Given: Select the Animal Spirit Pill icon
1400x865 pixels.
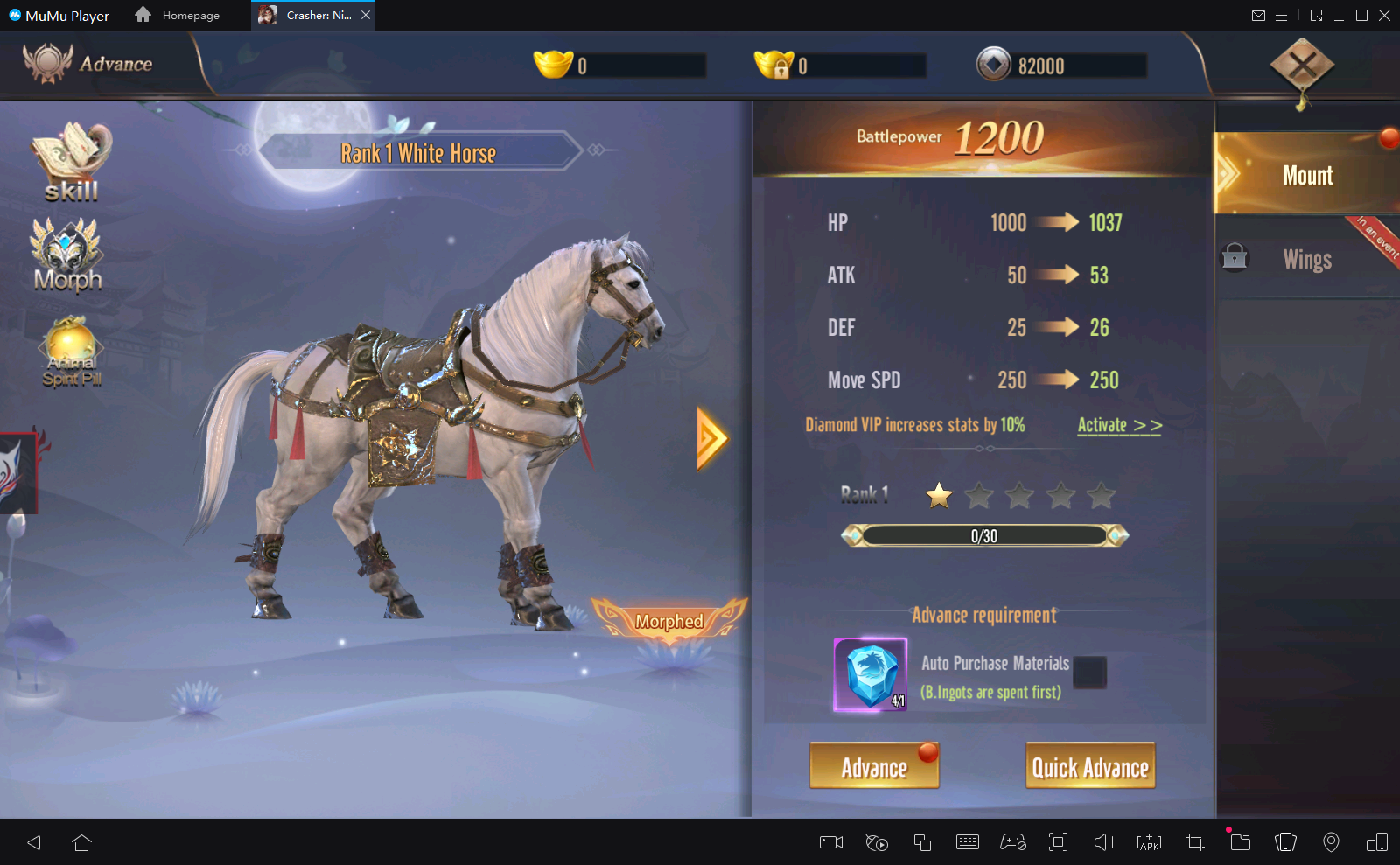Looking at the screenshot, I should tap(70, 350).
